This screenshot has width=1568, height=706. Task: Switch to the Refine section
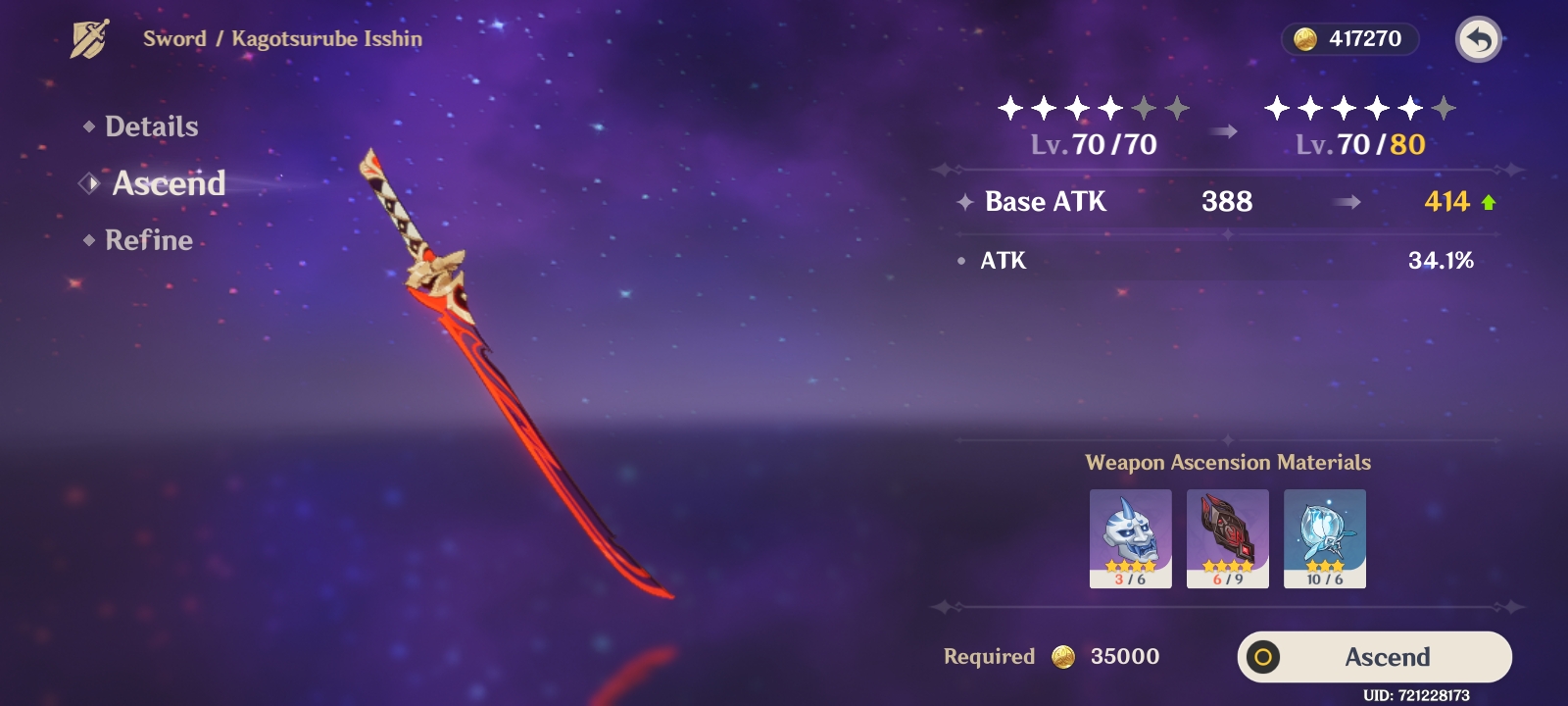(x=149, y=239)
